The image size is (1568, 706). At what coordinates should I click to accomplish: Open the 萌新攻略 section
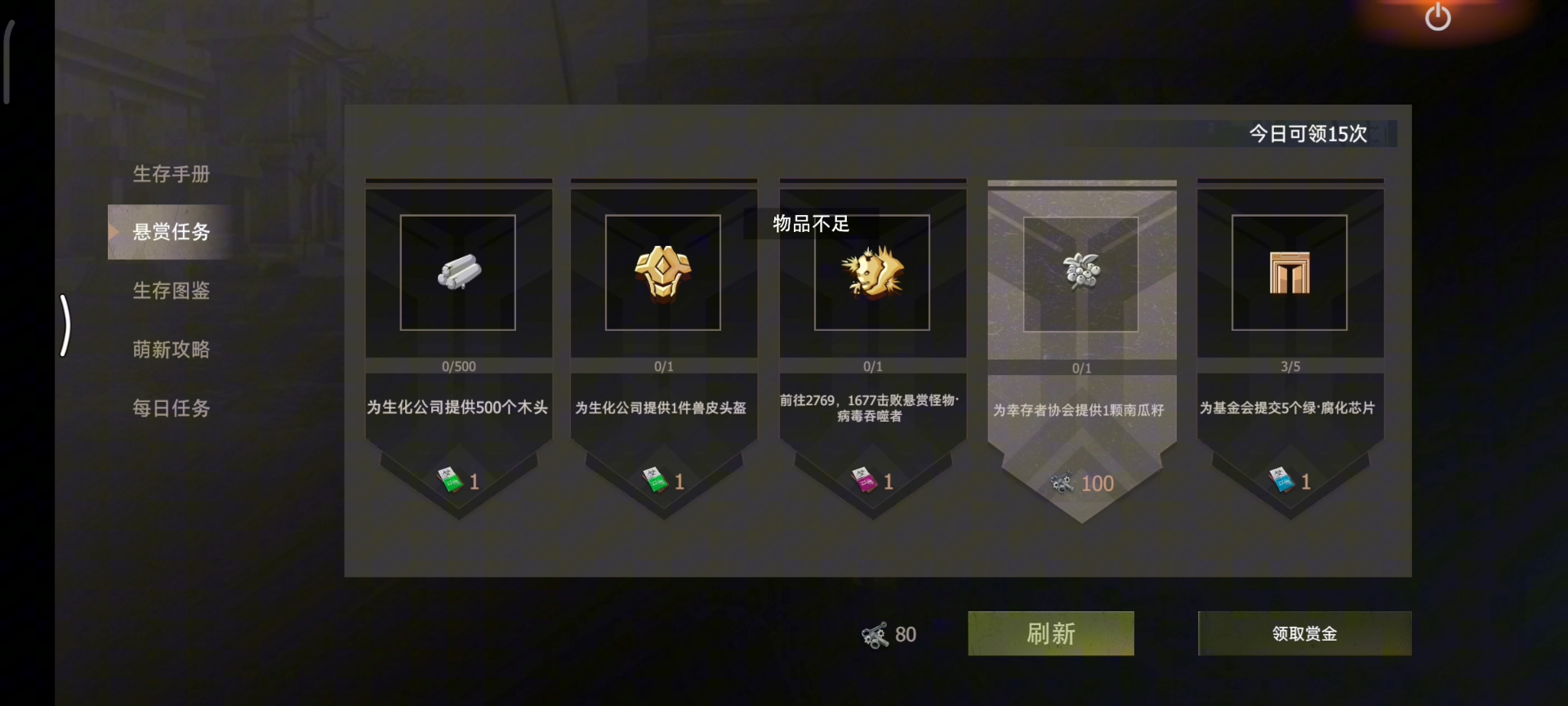pos(171,349)
